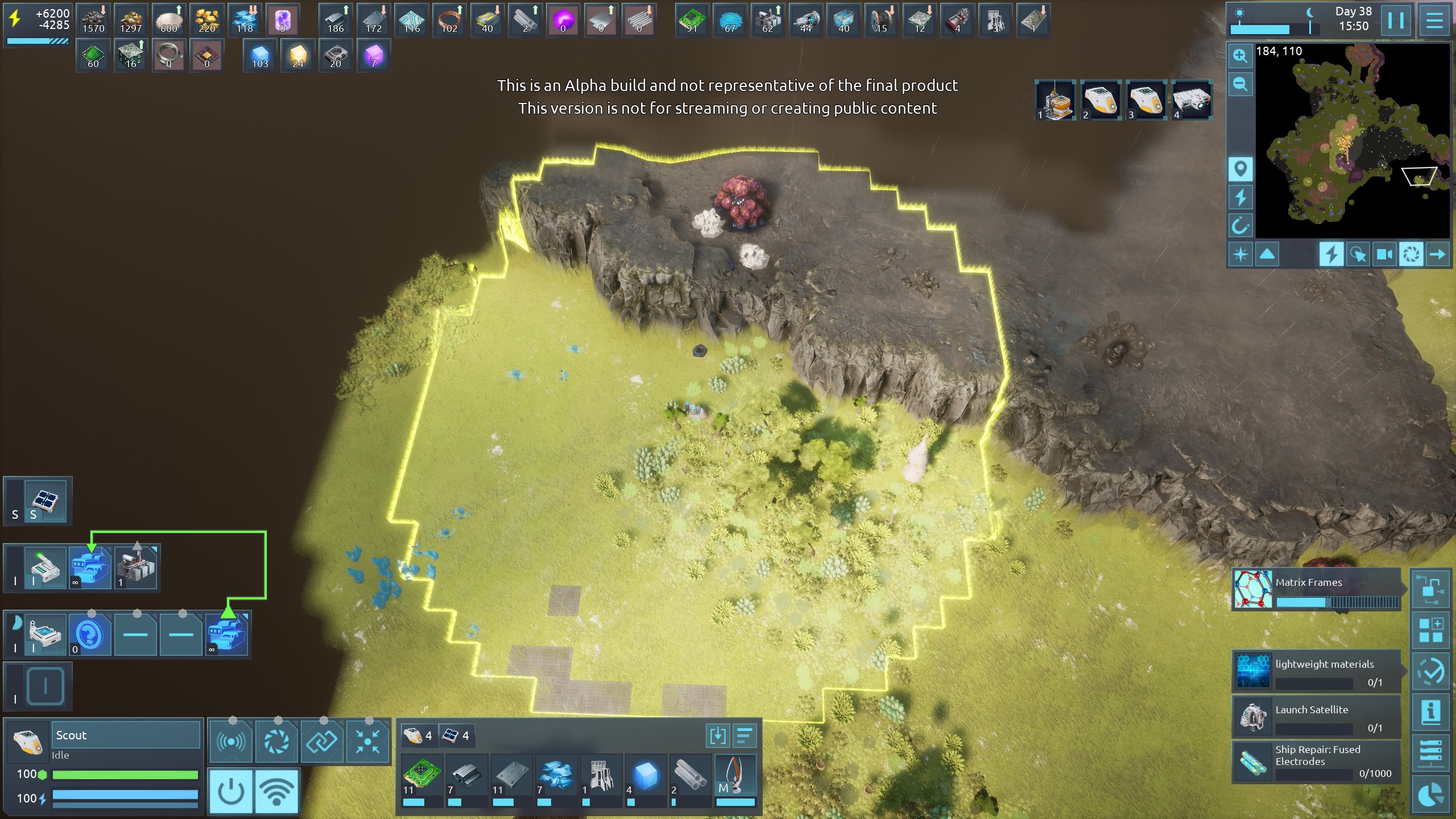Zoom in on the minimap
The width and height of the screenshot is (1456, 819).
click(x=1240, y=56)
